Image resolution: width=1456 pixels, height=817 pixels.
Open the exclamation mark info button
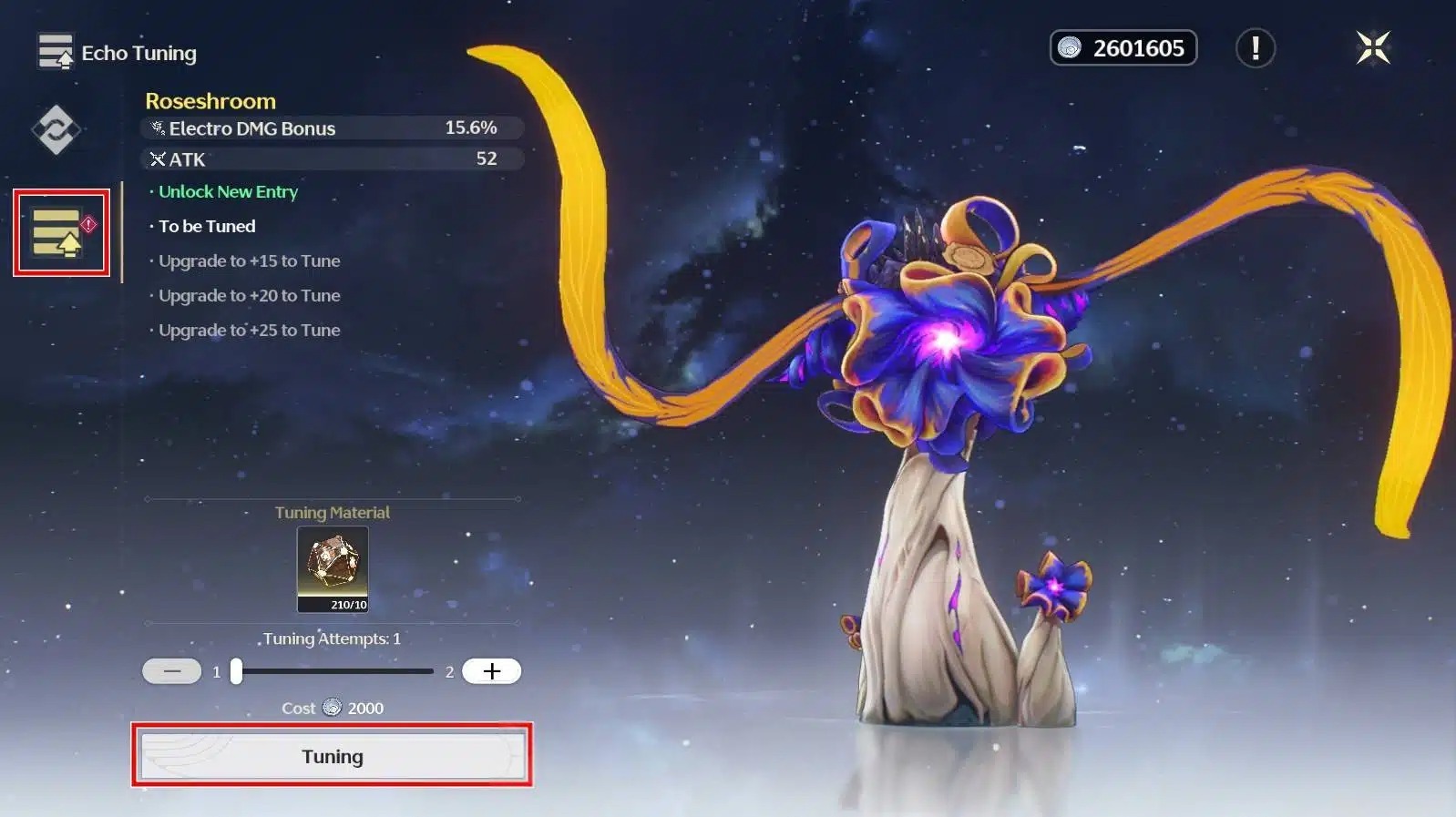click(1255, 48)
